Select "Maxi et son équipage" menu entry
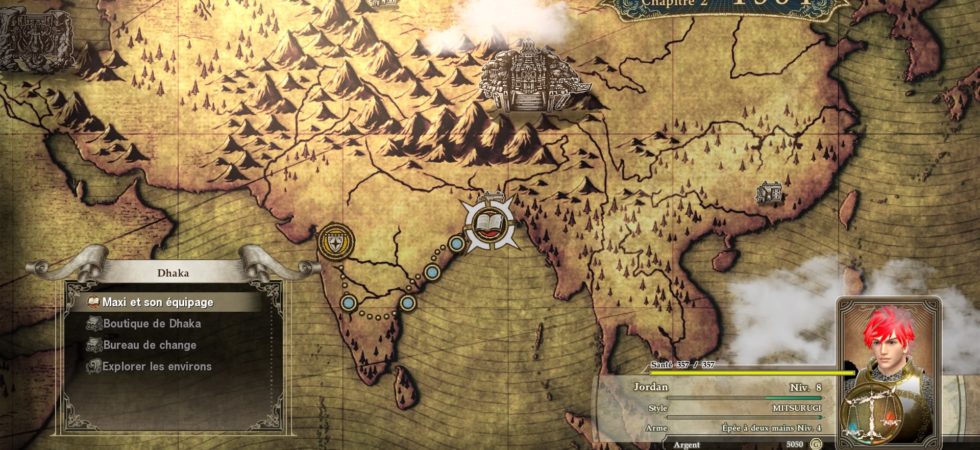This screenshot has height=450, width=980. (x=157, y=301)
